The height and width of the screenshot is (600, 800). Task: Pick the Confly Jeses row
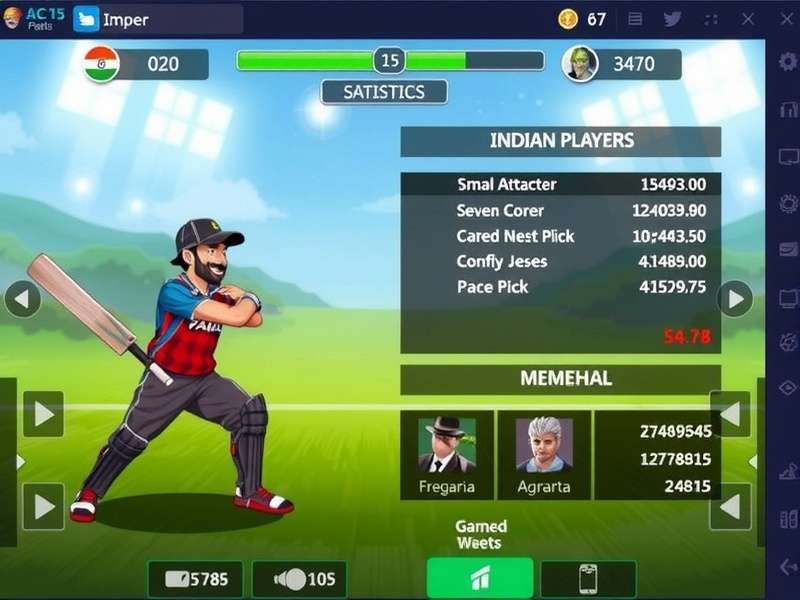560,261
